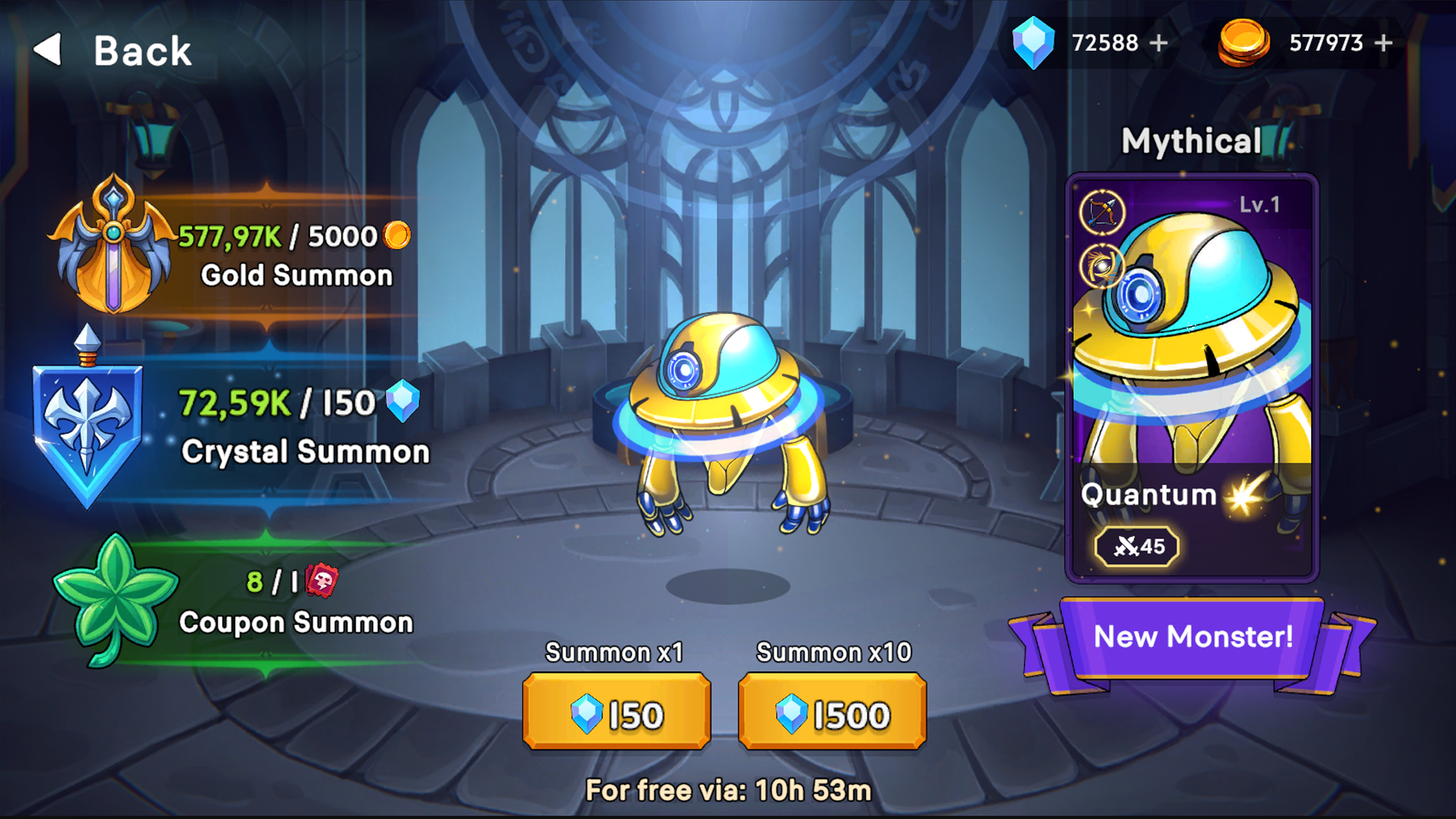
Task: Add more gold coins with the plus button
Action: 1383,43
